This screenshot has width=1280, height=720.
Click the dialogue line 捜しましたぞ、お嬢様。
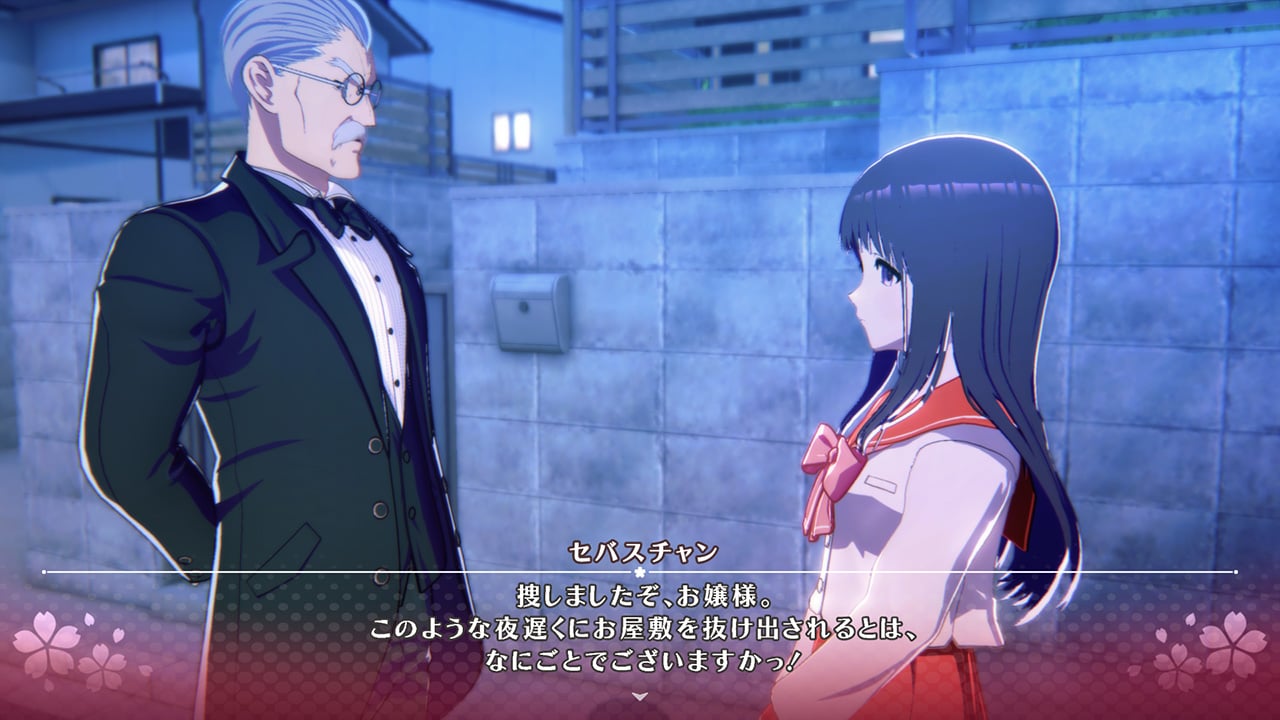pos(640,597)
